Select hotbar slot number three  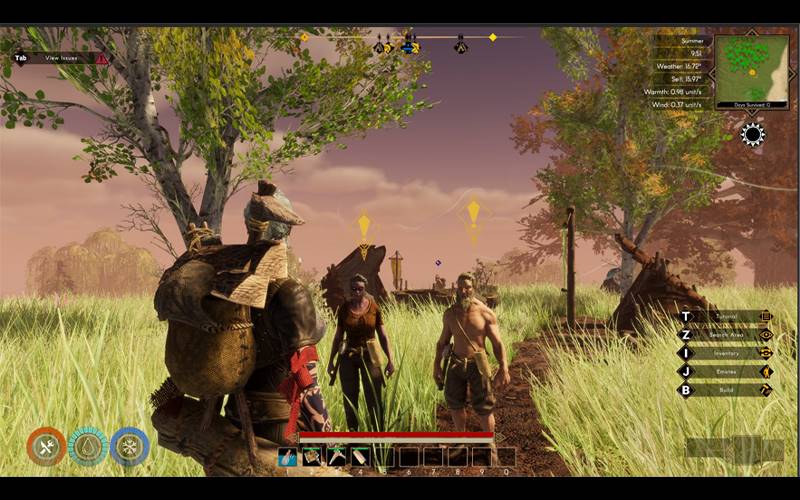click(x=337, y=457)
